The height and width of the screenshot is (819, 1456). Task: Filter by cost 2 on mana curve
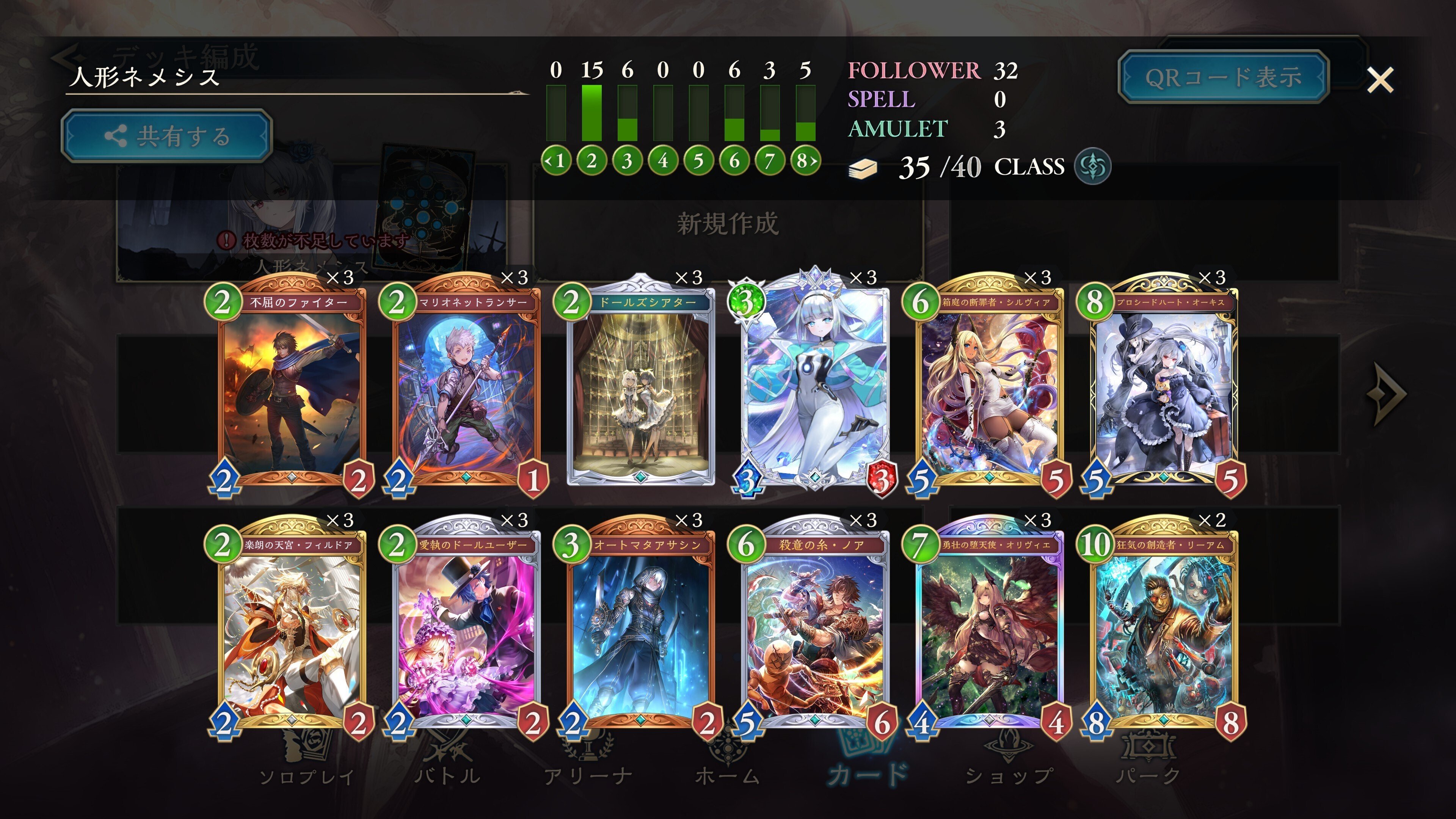tap(591, 161)
